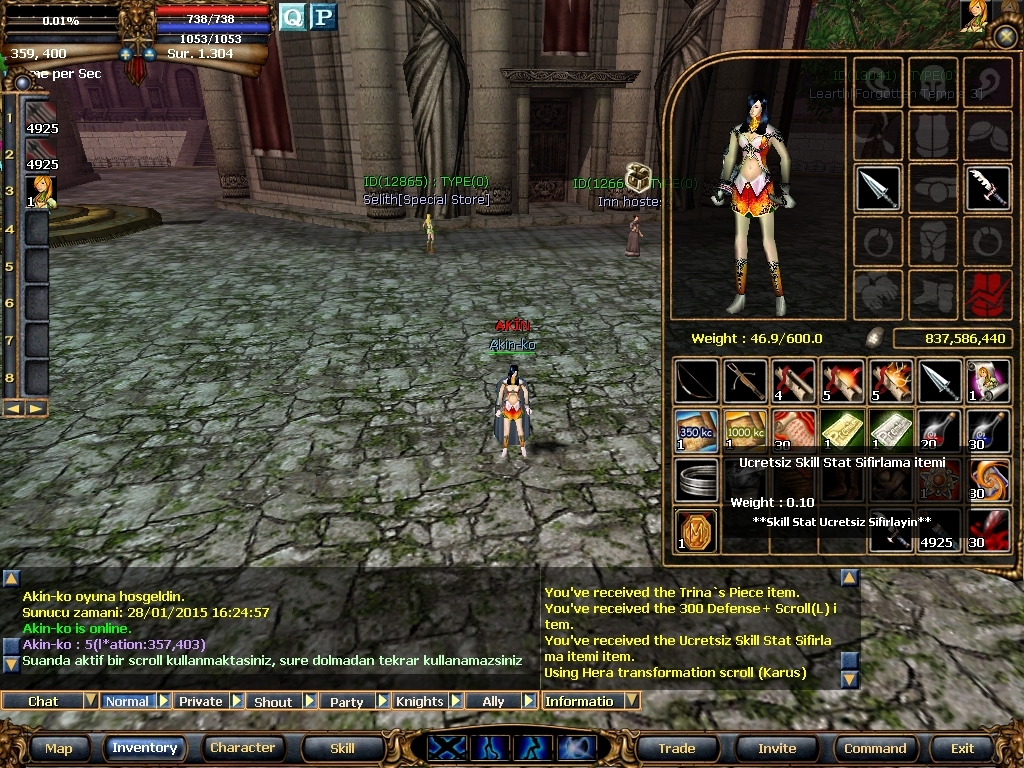
Task: Start a Trade
Action: pos(676,748)
